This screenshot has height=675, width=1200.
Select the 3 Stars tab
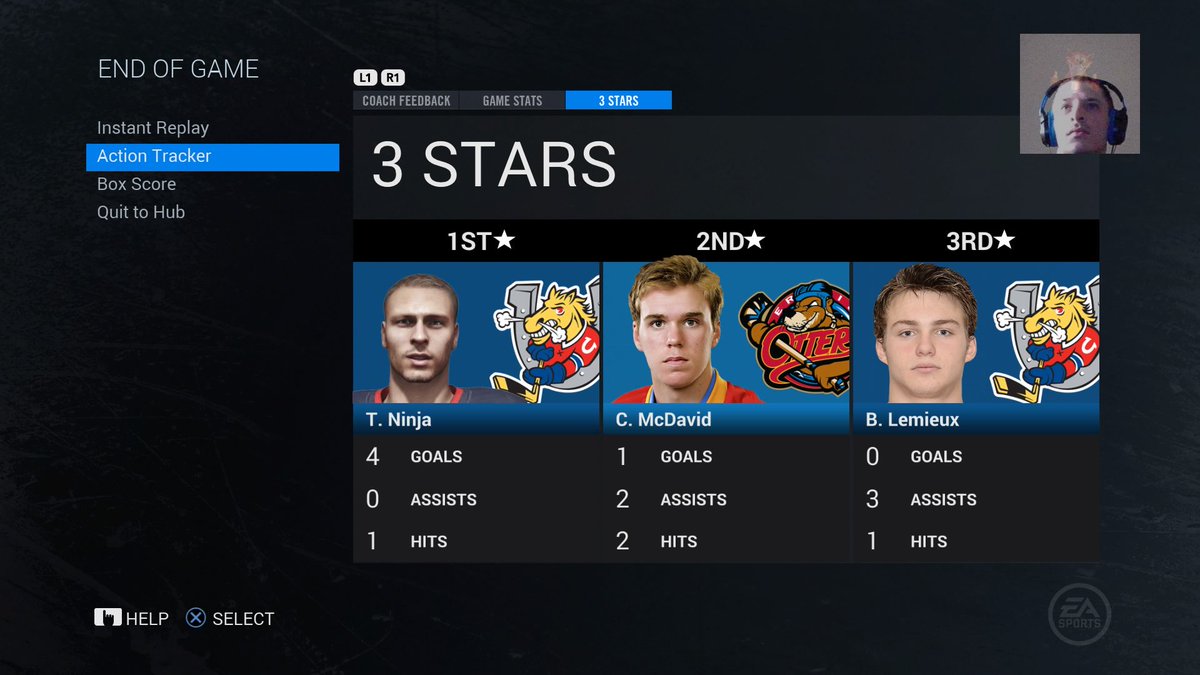click(618, 100)
